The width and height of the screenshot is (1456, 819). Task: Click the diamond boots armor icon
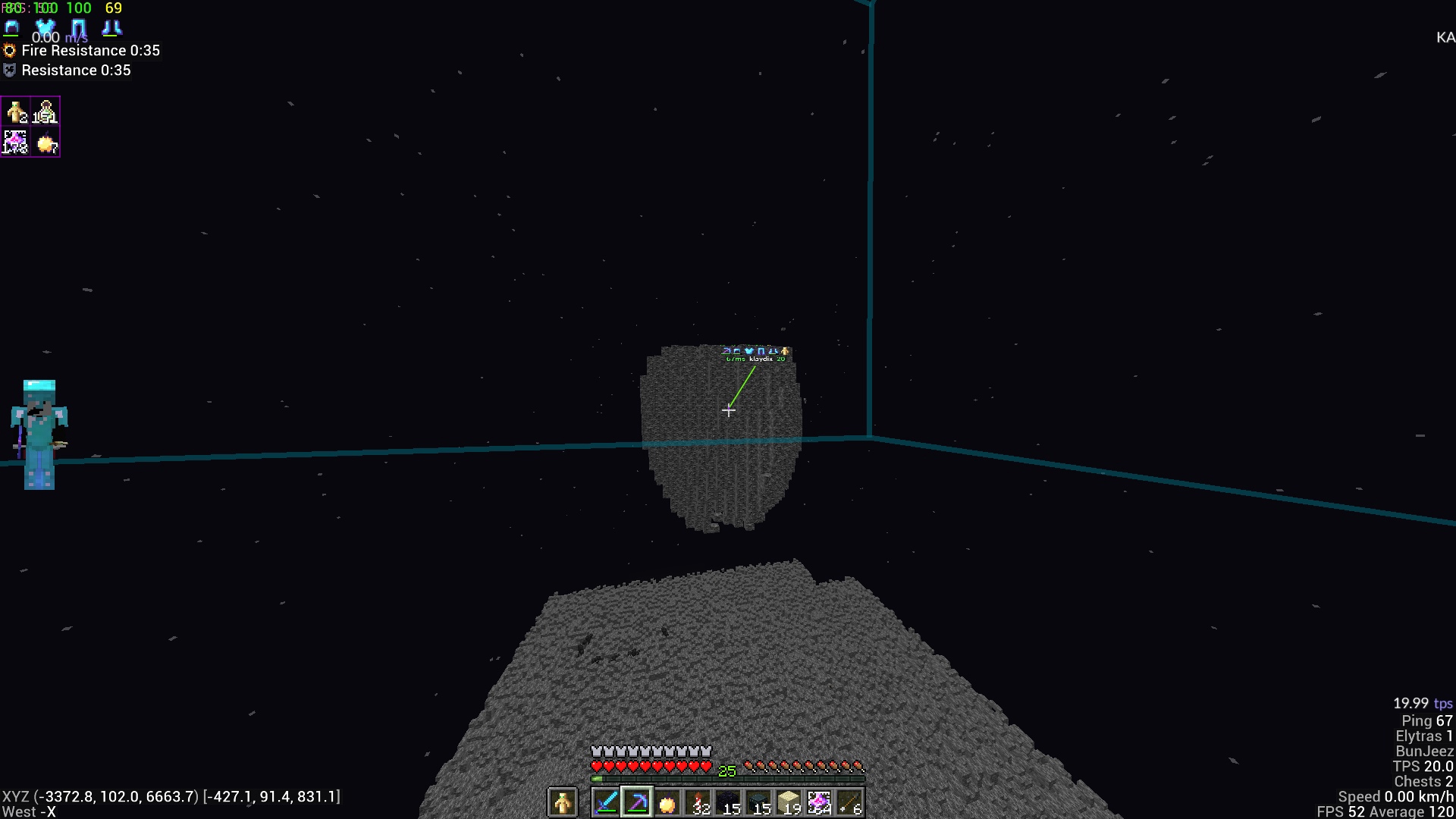pyautogui.click(x=111, y=28)
